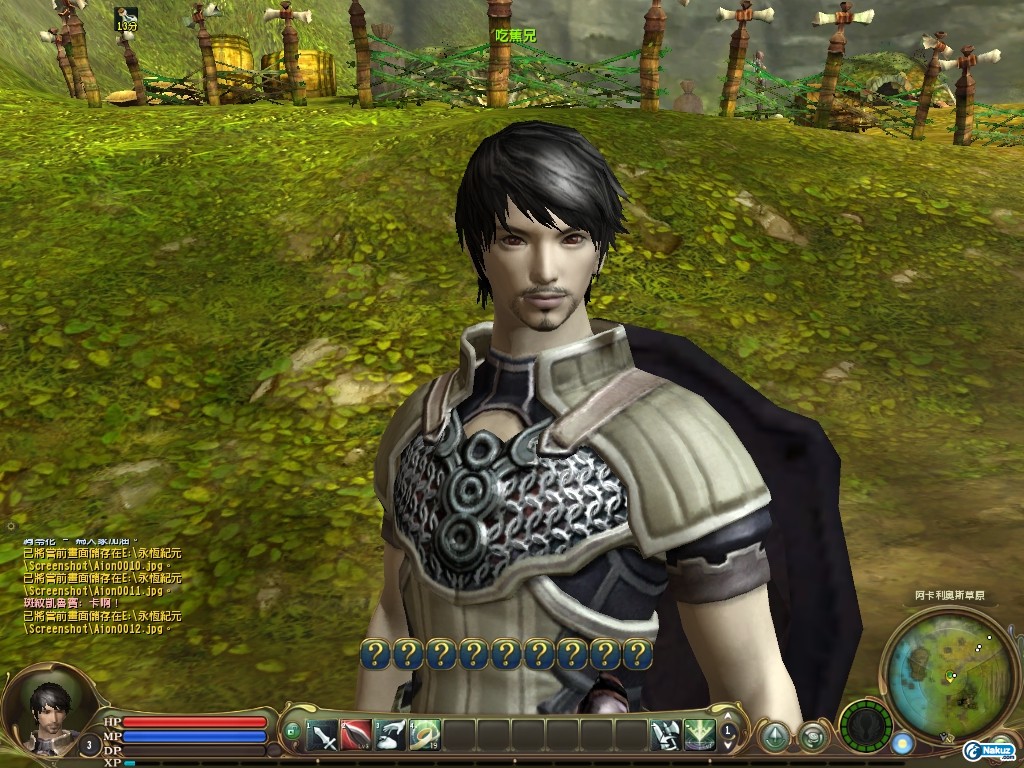Select the white hand skill icon

tap(391, 736)
